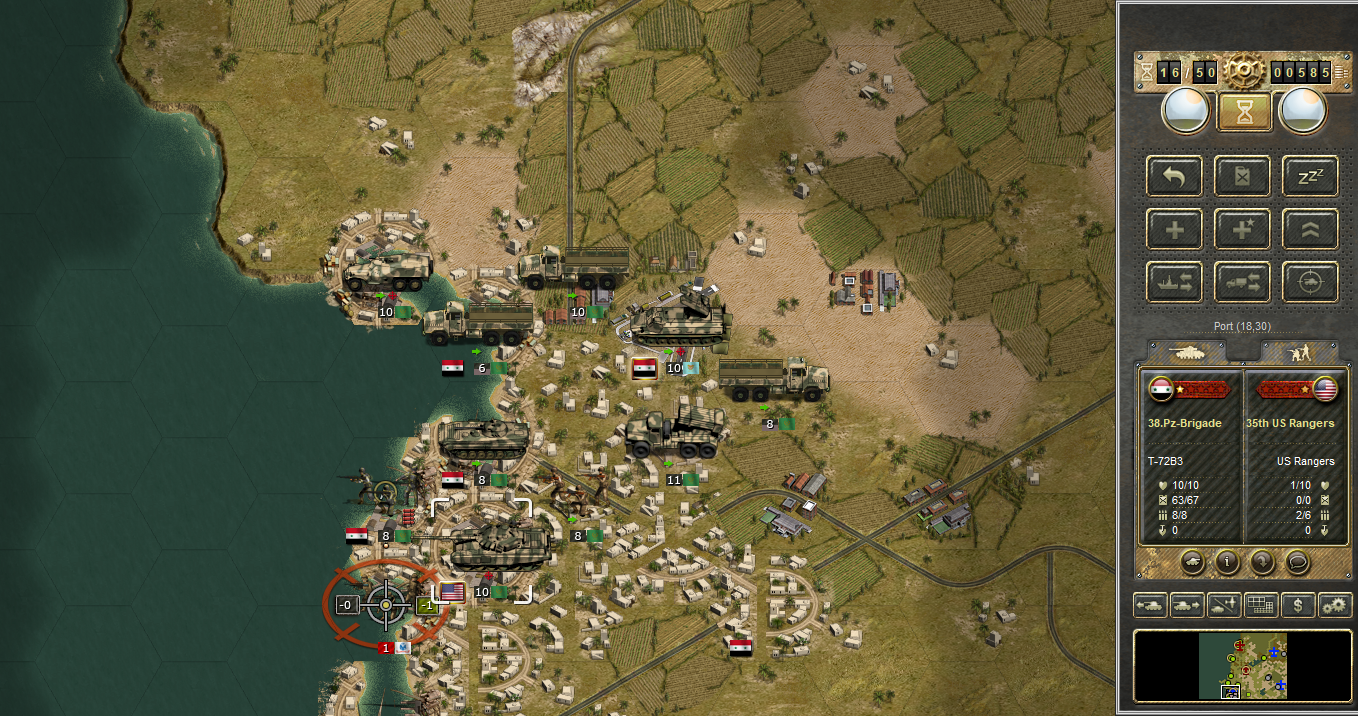Click the round tank icon button
The image size is (1358, 716).
tap(1193, 561)
